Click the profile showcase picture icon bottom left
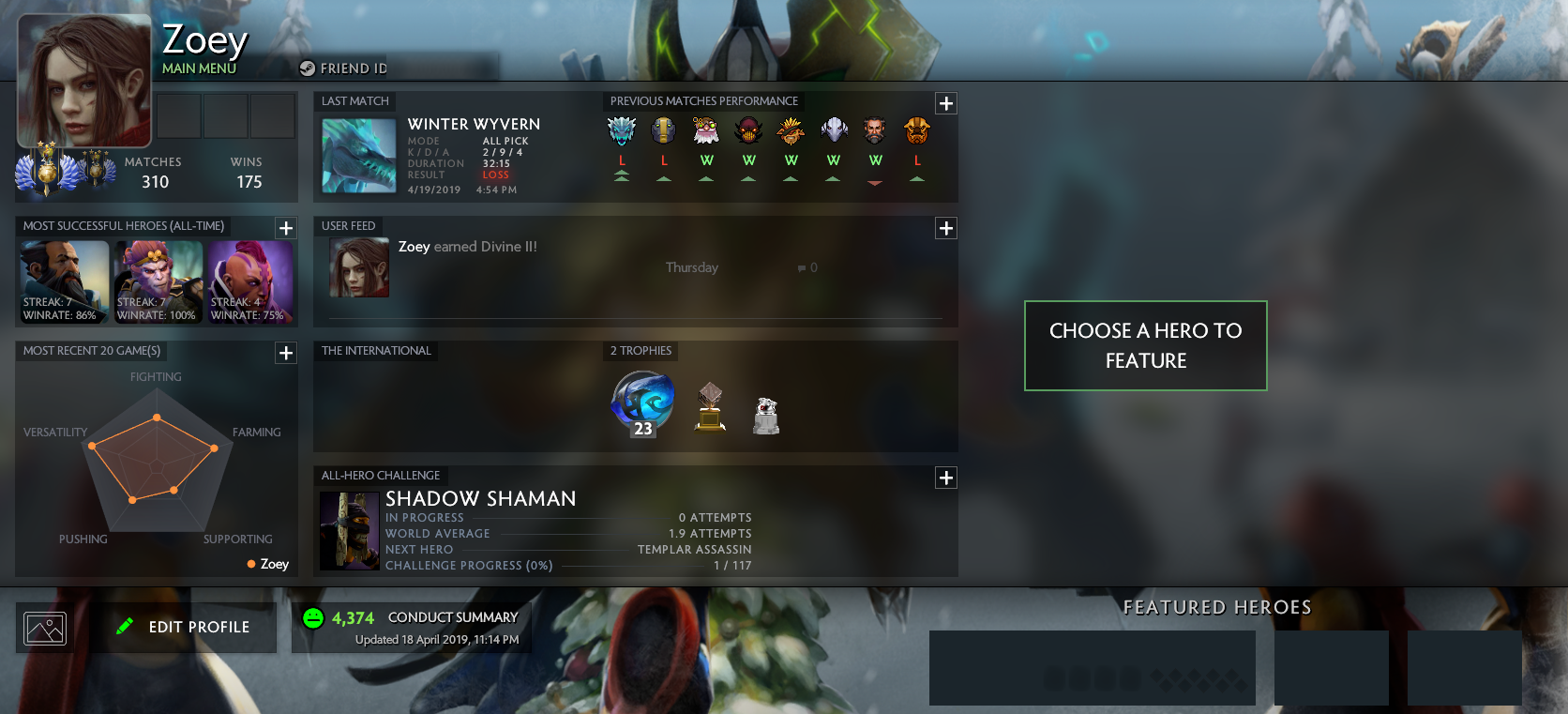Viewport: 1568px width, 714px height. click(x=44, y=627)
